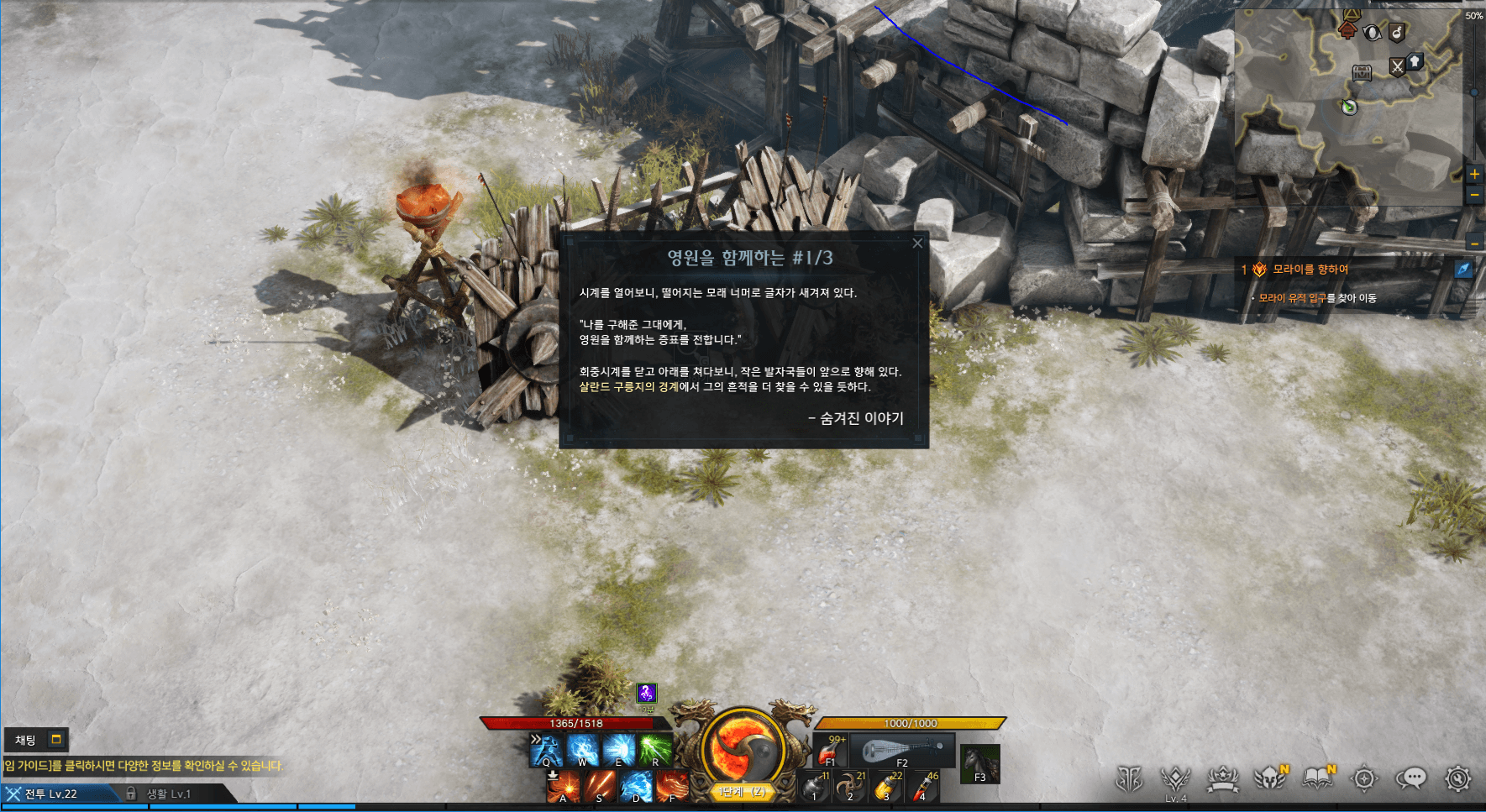Open the speech bubble community menu
The height and width of the screenshot is (812, 1486).
click(1411, 779)
